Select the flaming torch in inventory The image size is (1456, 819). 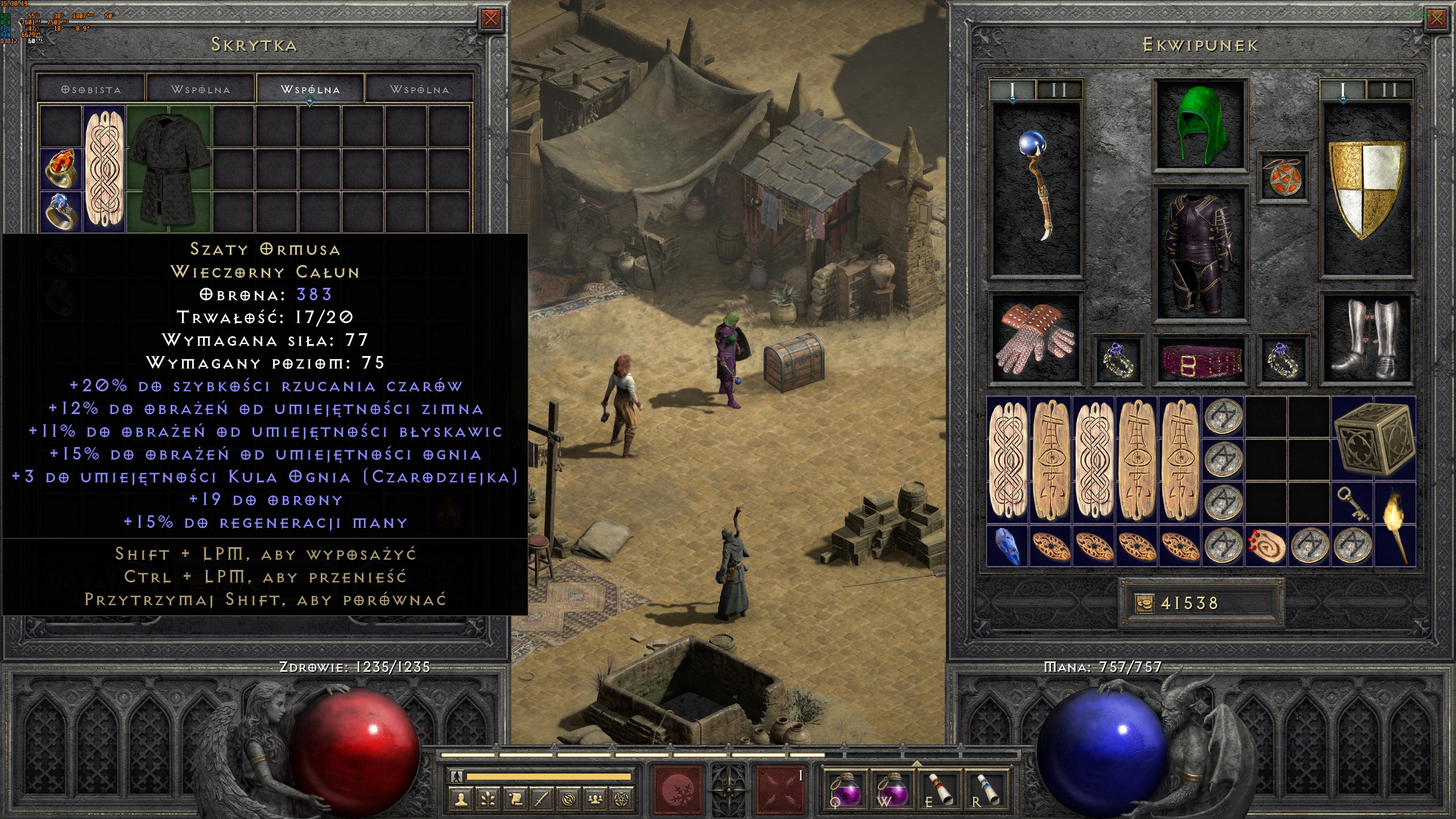tap(1395, 523)
